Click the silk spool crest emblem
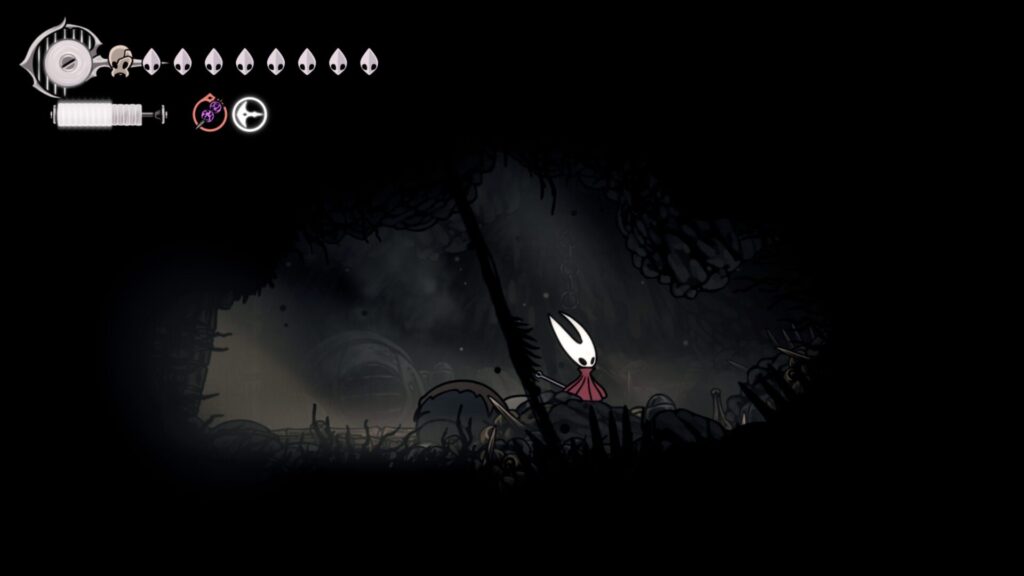Viewport: 1024px width, 576px height. [65, 60]
